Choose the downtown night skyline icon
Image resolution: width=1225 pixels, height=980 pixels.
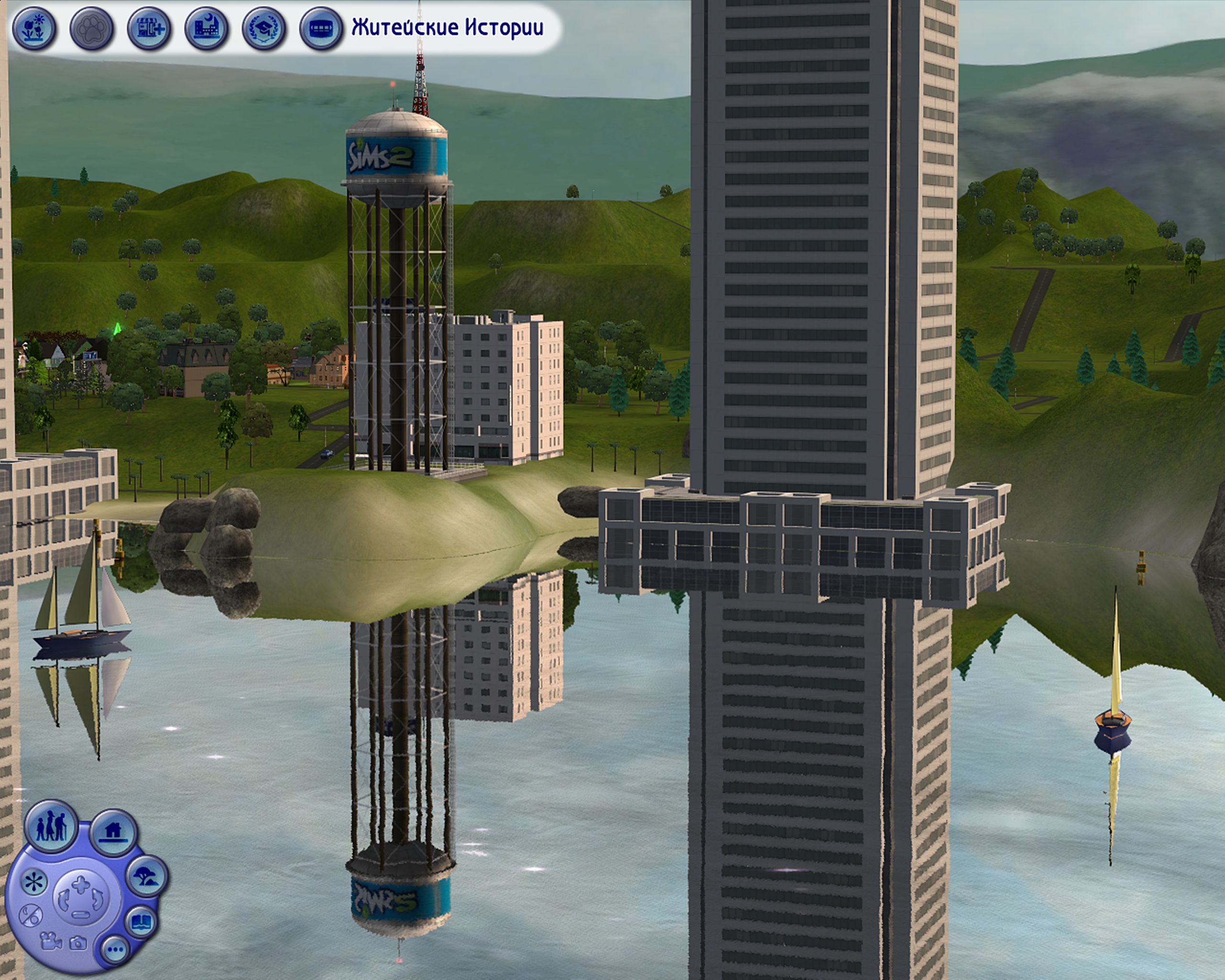(206, 28)
